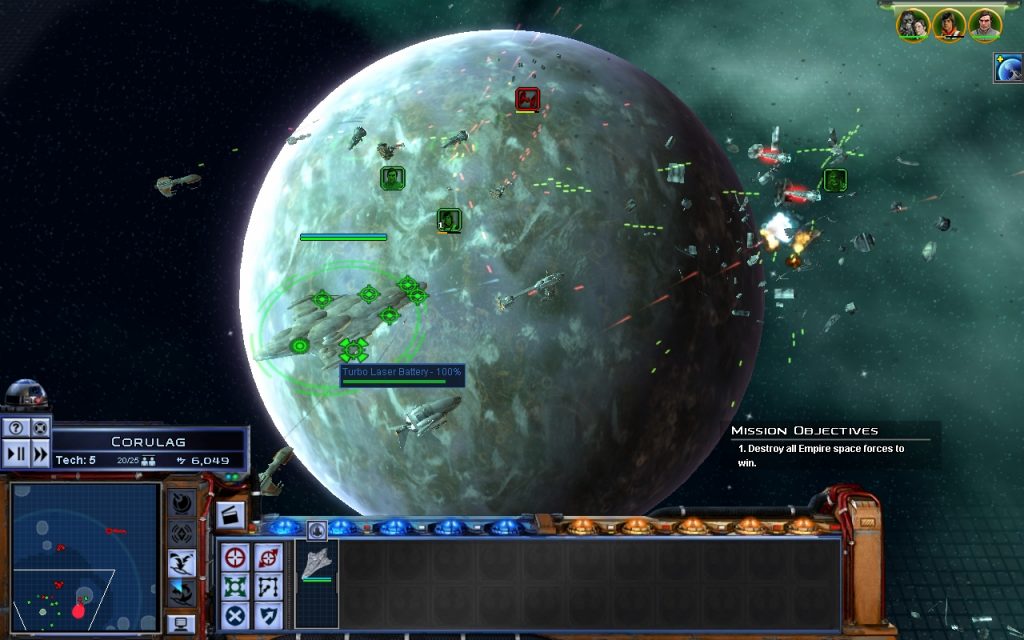
Task: Open the help question mark button
Action: [x=17, y=428]
